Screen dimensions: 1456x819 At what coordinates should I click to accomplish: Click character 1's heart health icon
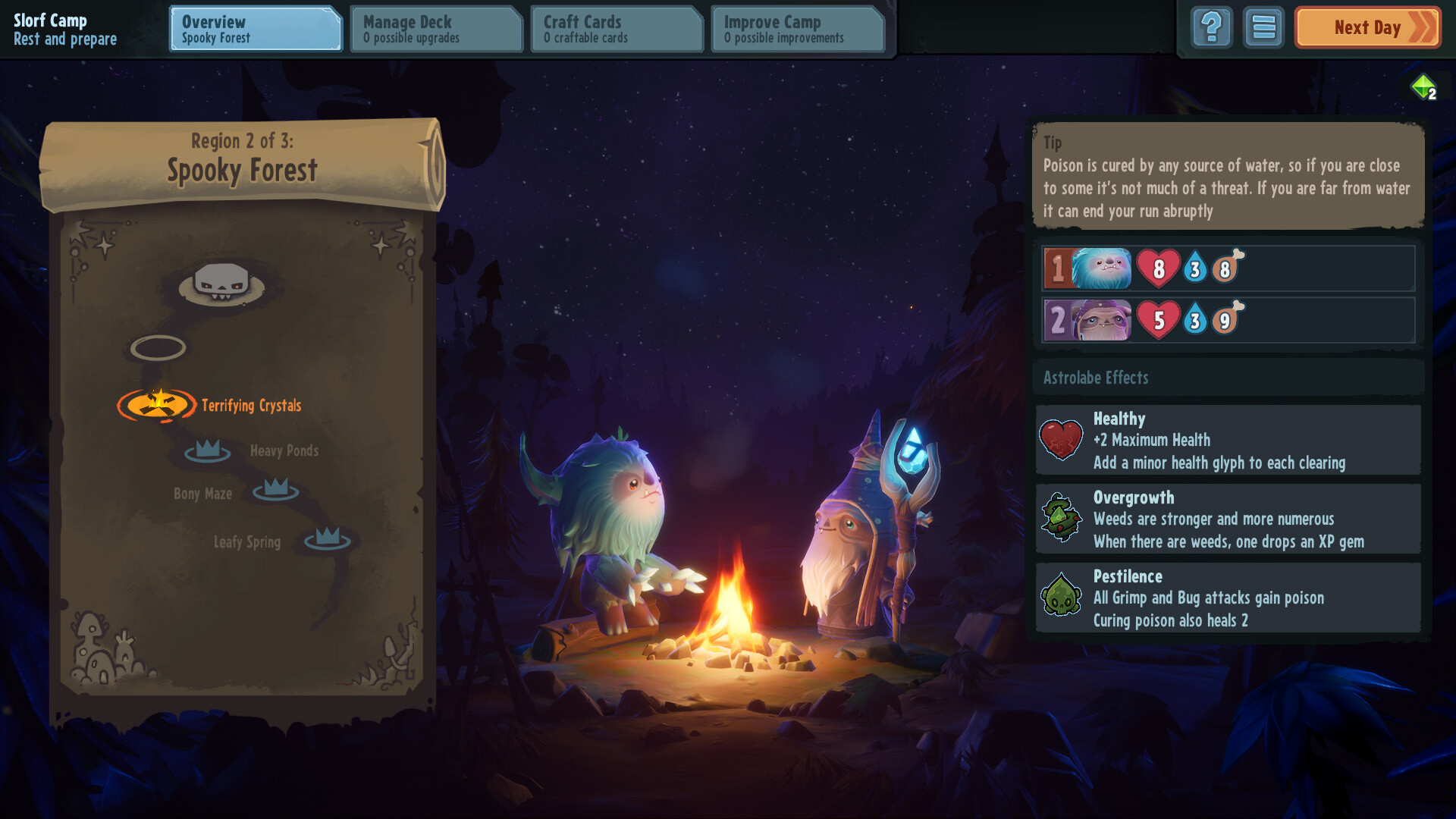pos(1158,268)
